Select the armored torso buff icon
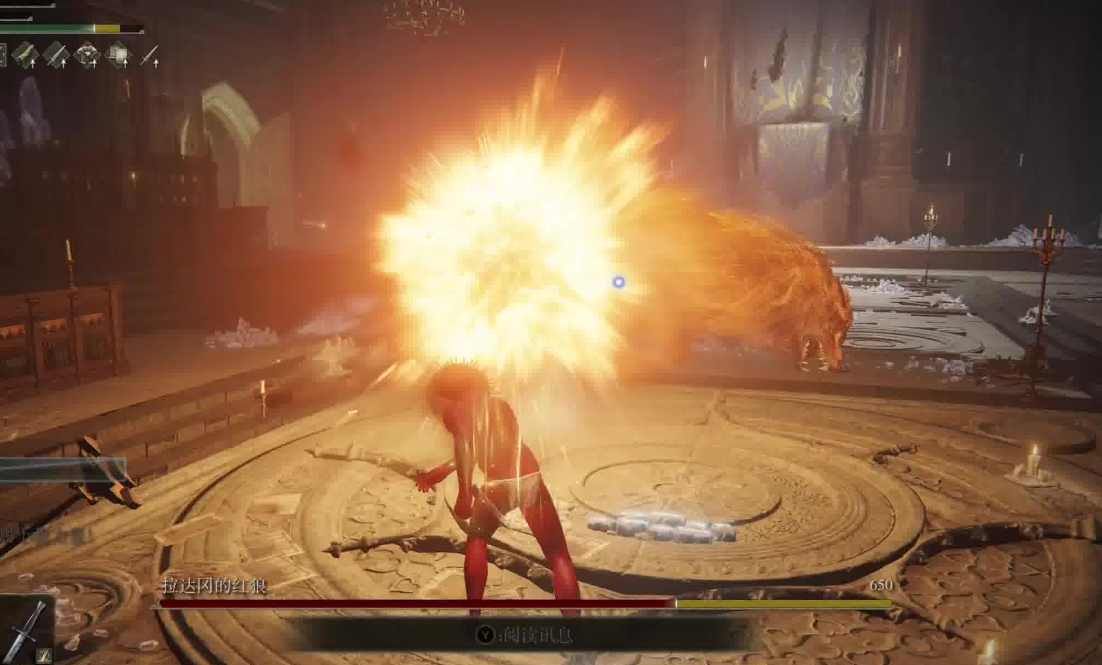Viewport: 1102px width, 665px height. click(87, 54)
